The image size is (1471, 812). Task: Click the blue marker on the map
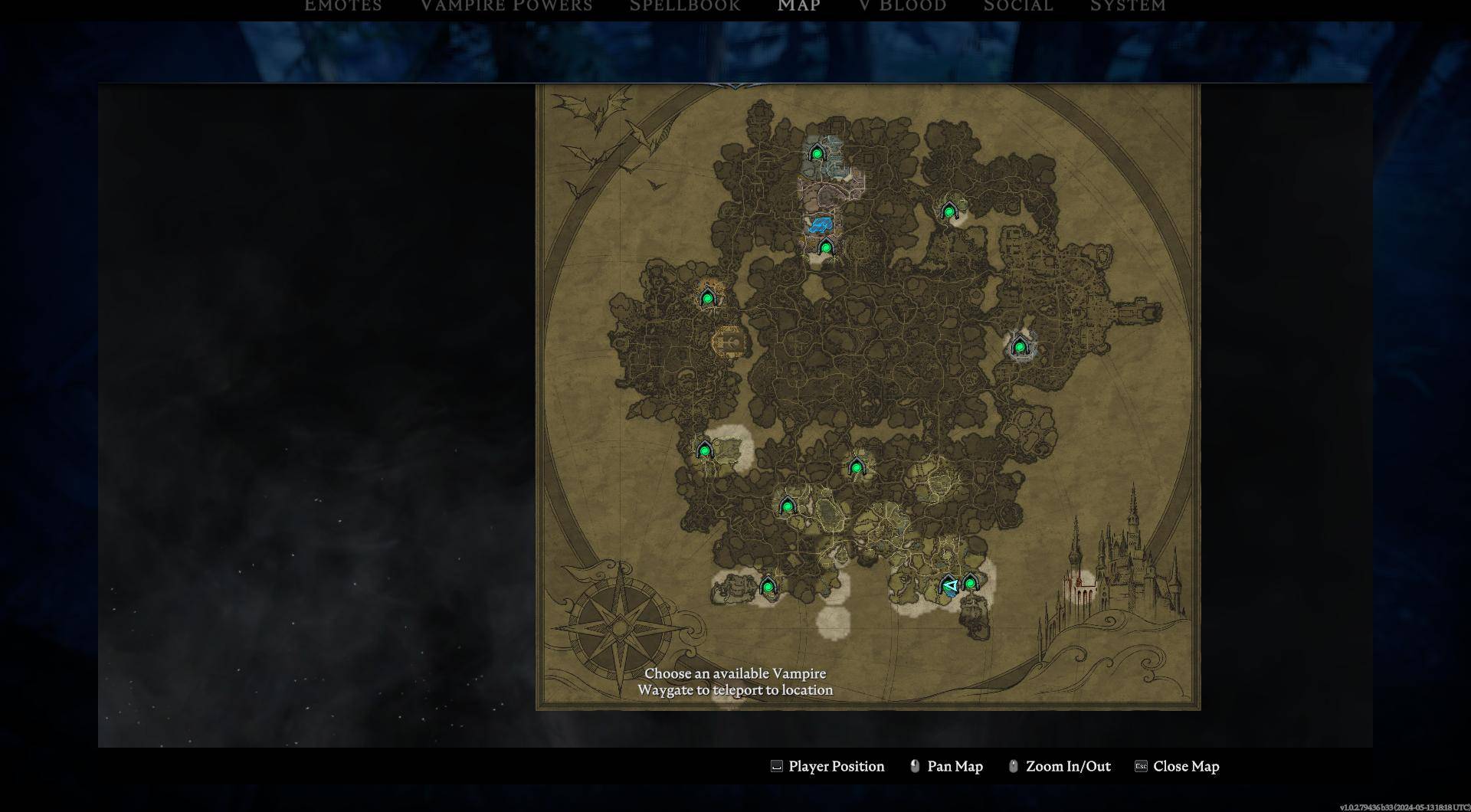tap(821, 224)
